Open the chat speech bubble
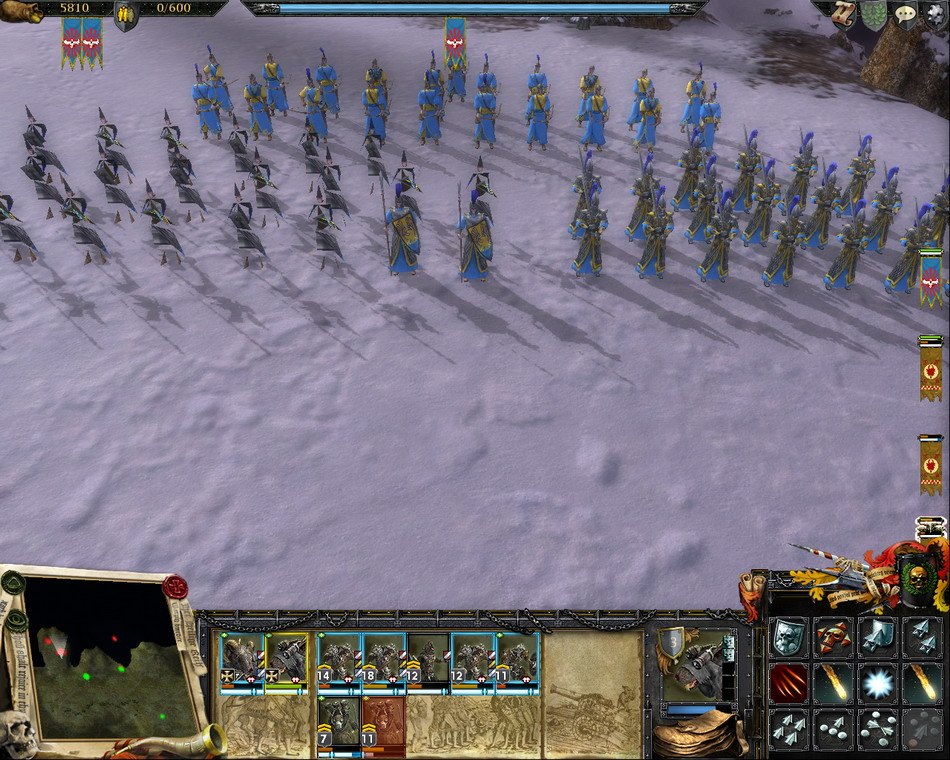Screen dimensions: 950x760 pyautogui.click(x=906, y=12)
